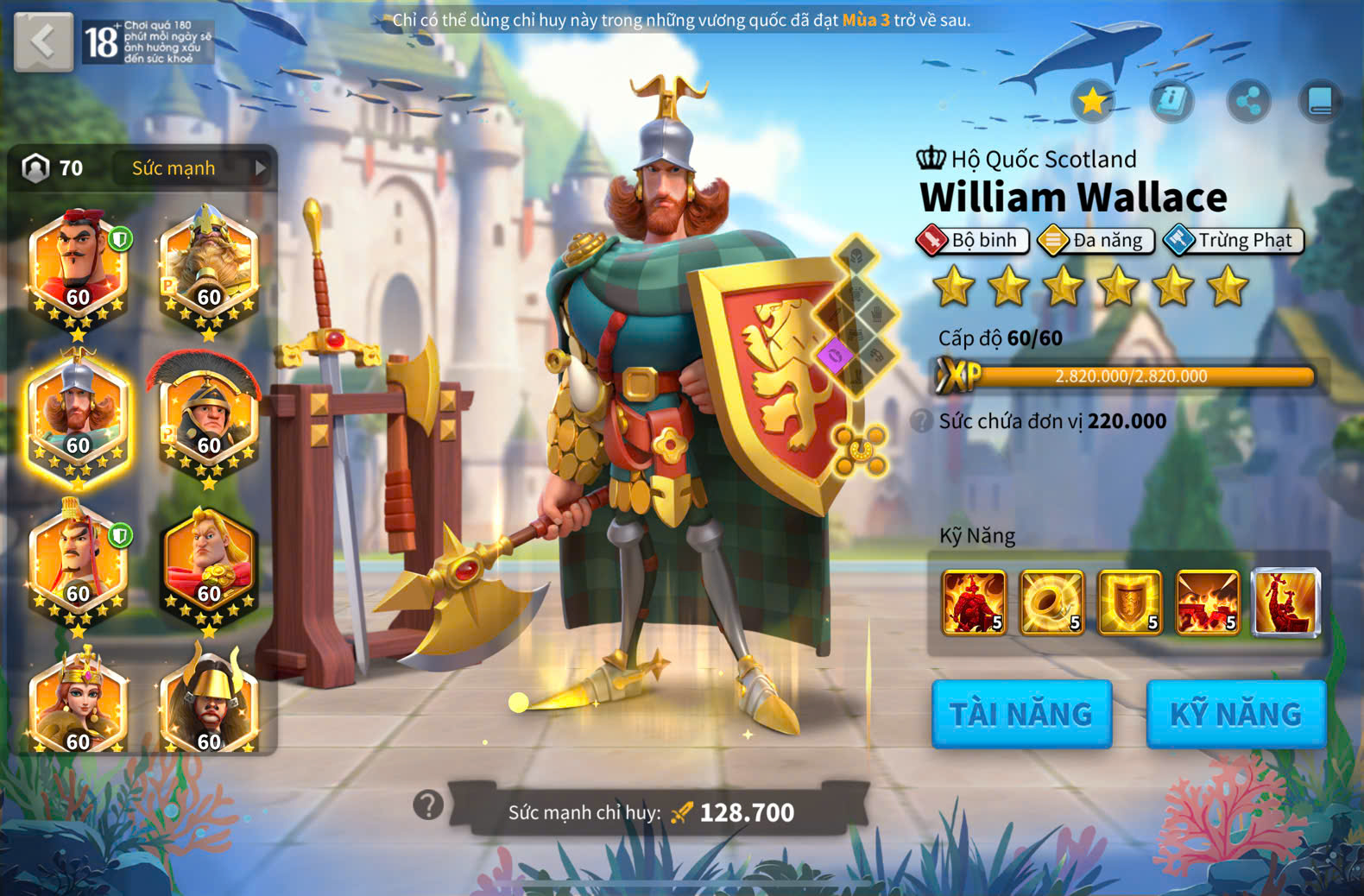Open the KỸ NĂNG skills screen
This screenshot has width=1364, height=896.
click(1235, 714)
